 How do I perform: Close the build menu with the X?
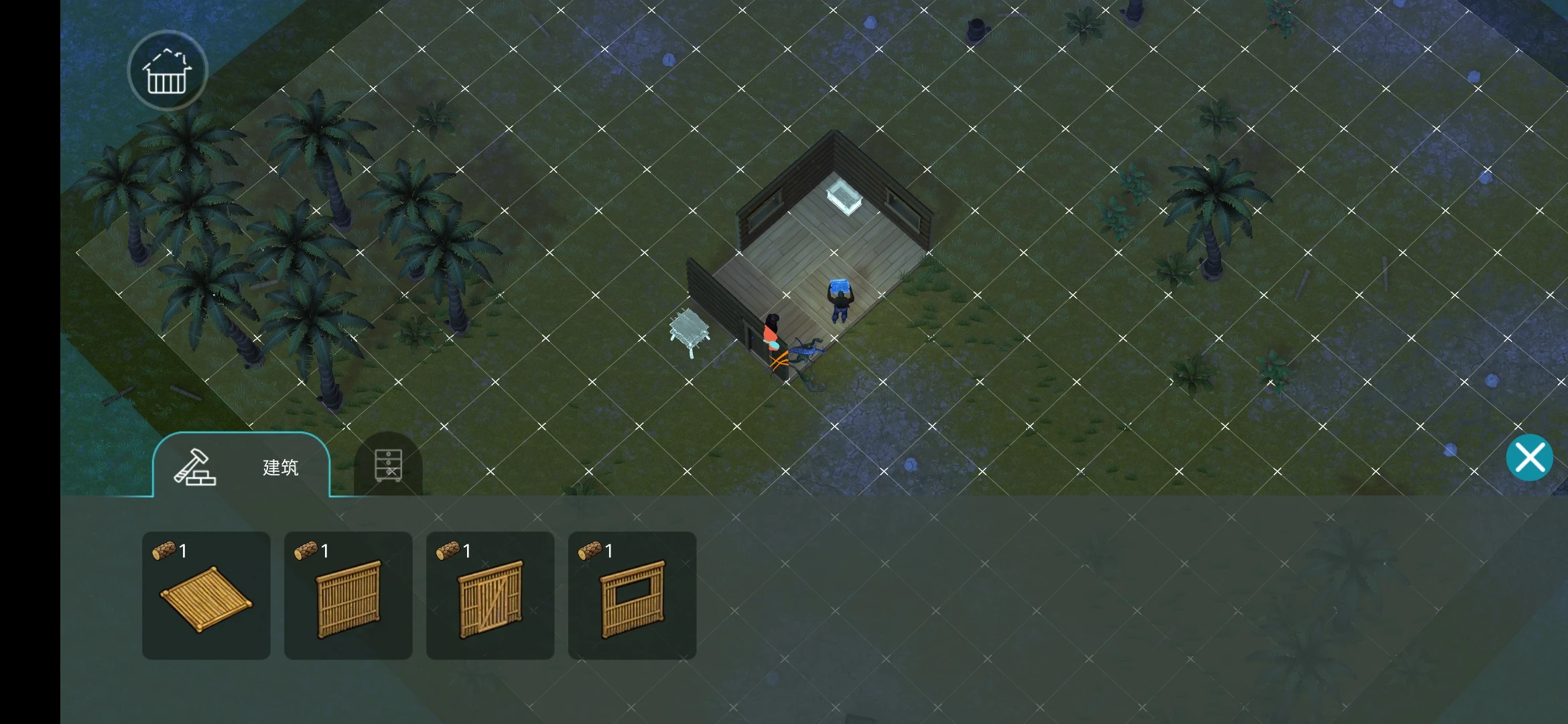(1529, 458)
